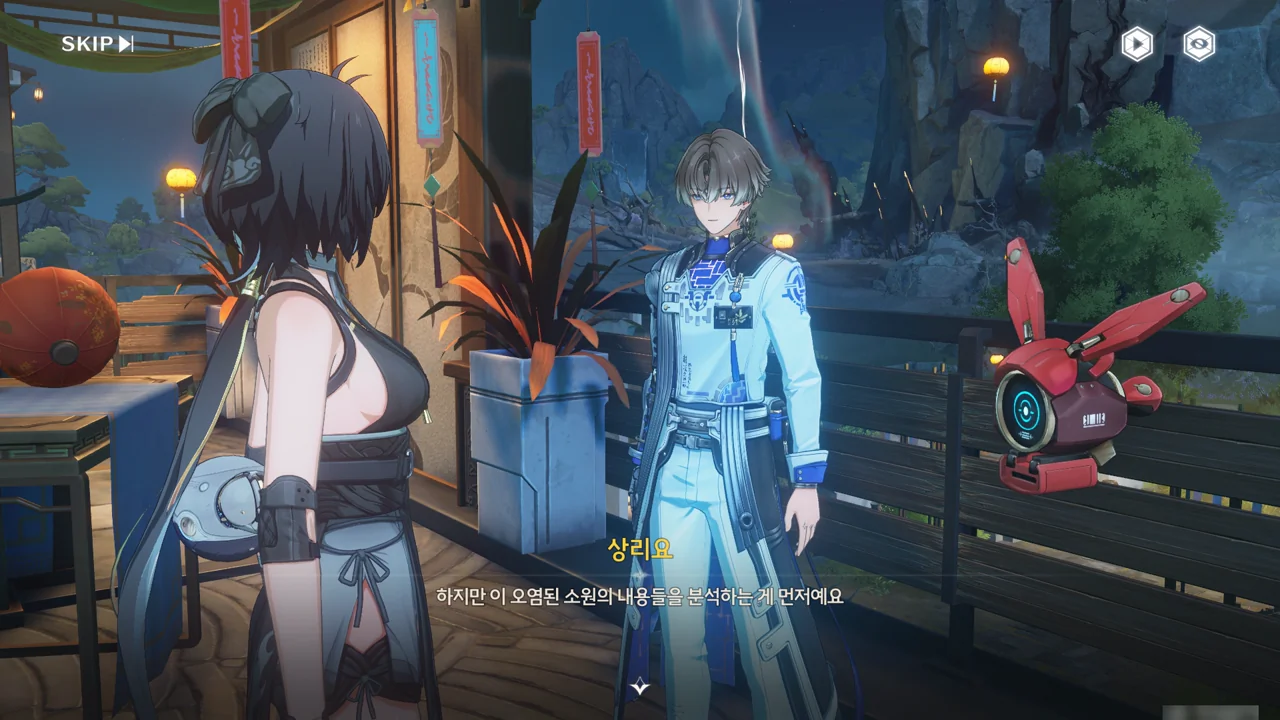Toggle dialogue auto-play
Viewport: 1280px width, 720px height.
tap(1137, 44)
